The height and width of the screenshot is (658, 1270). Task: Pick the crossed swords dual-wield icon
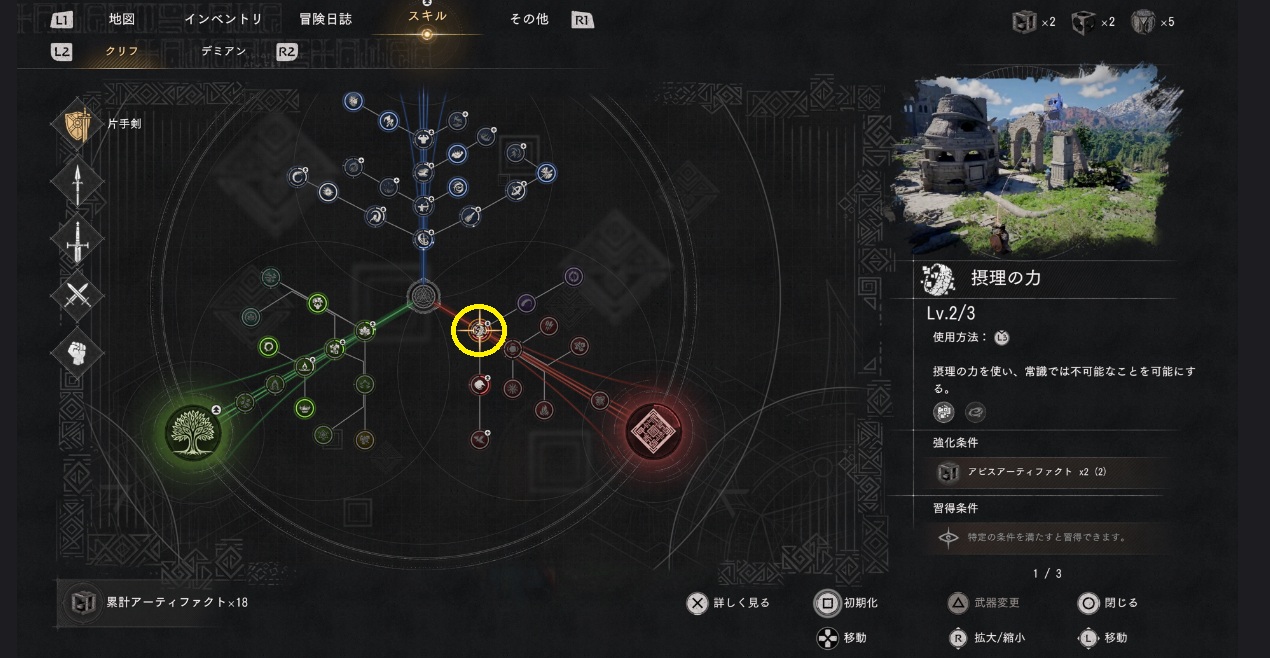click(78, 296)
